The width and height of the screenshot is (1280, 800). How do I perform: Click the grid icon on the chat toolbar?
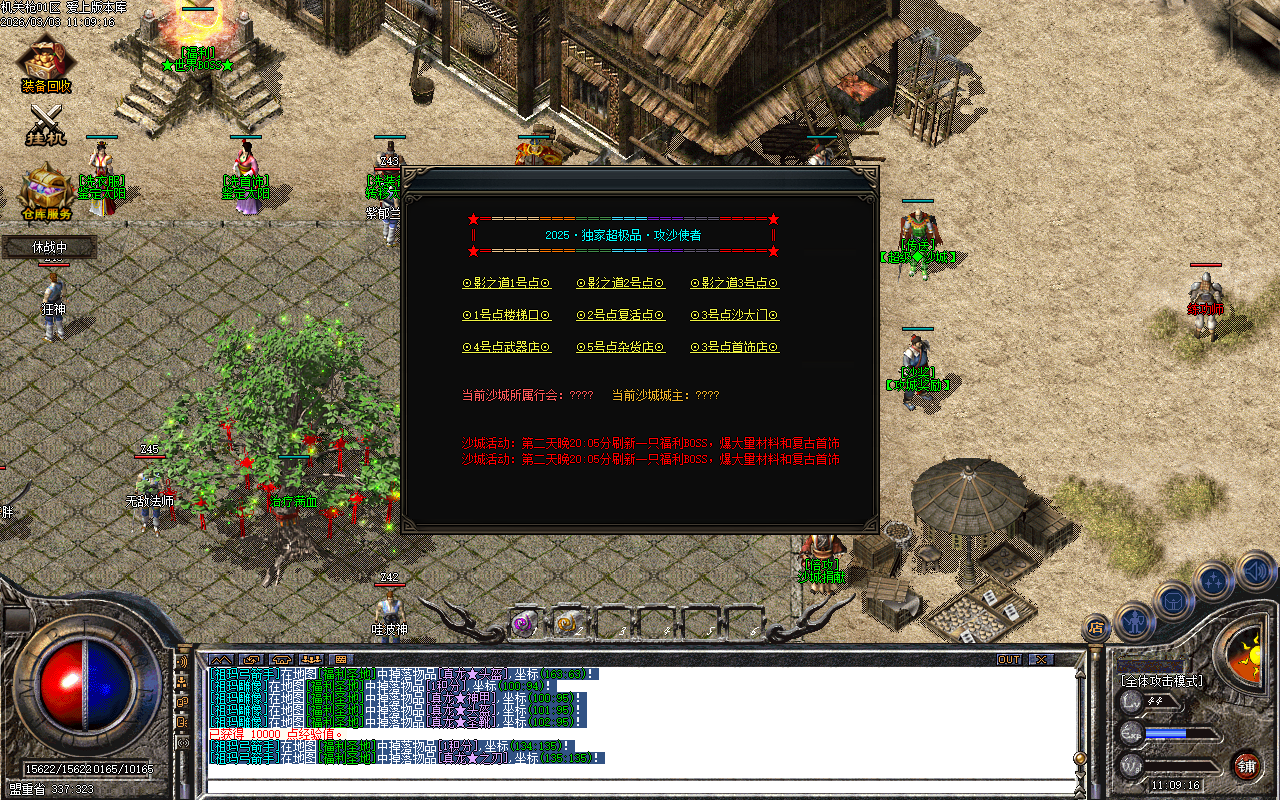(341, 660)
